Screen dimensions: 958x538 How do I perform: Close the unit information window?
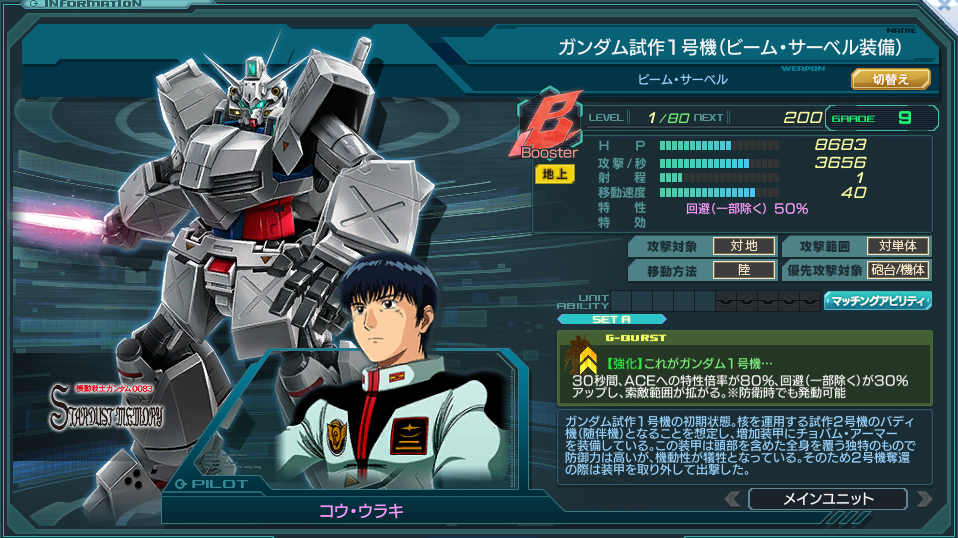(945, 6)
